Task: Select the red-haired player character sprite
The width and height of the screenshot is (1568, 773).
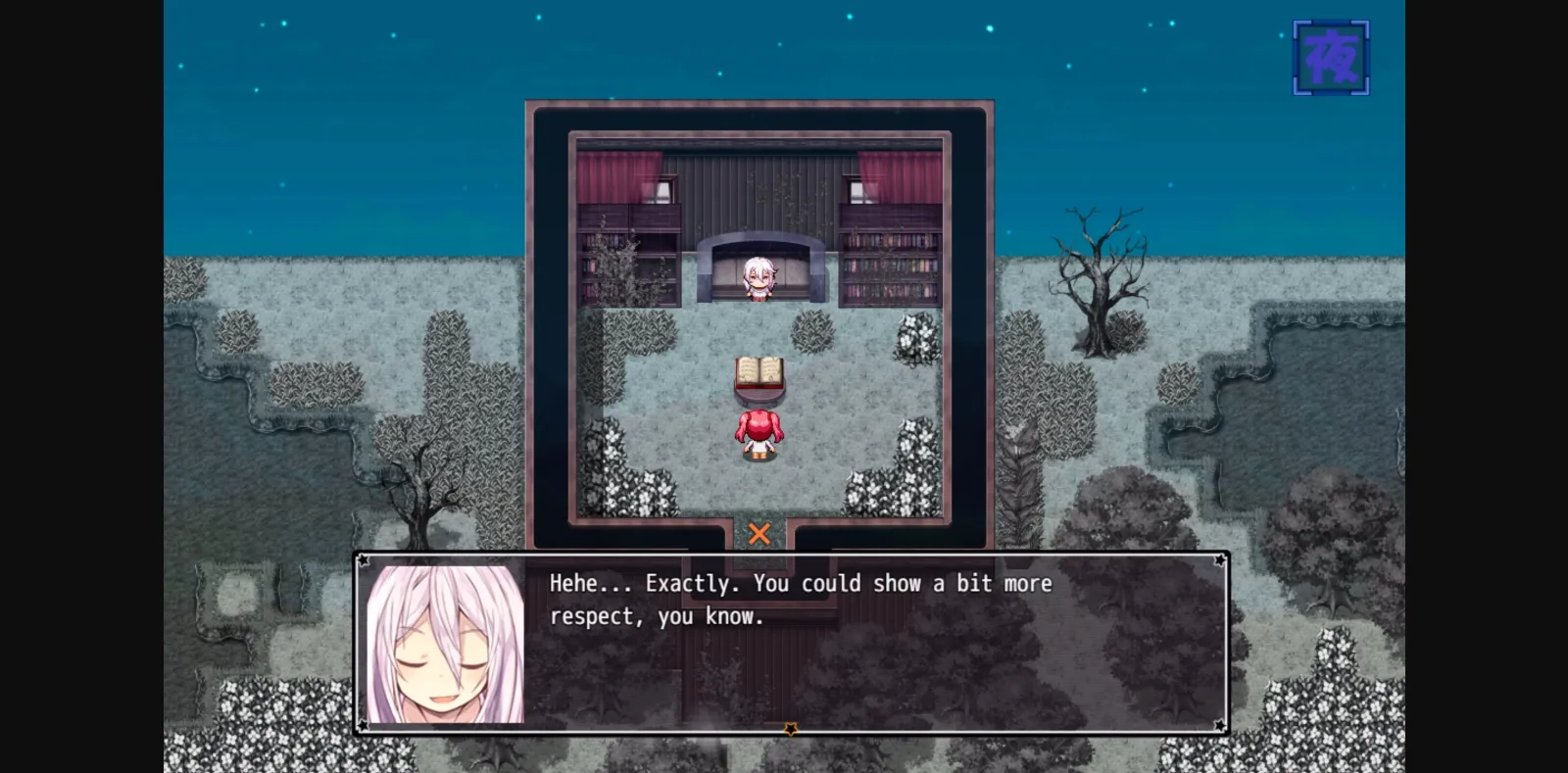Action: 759,431
